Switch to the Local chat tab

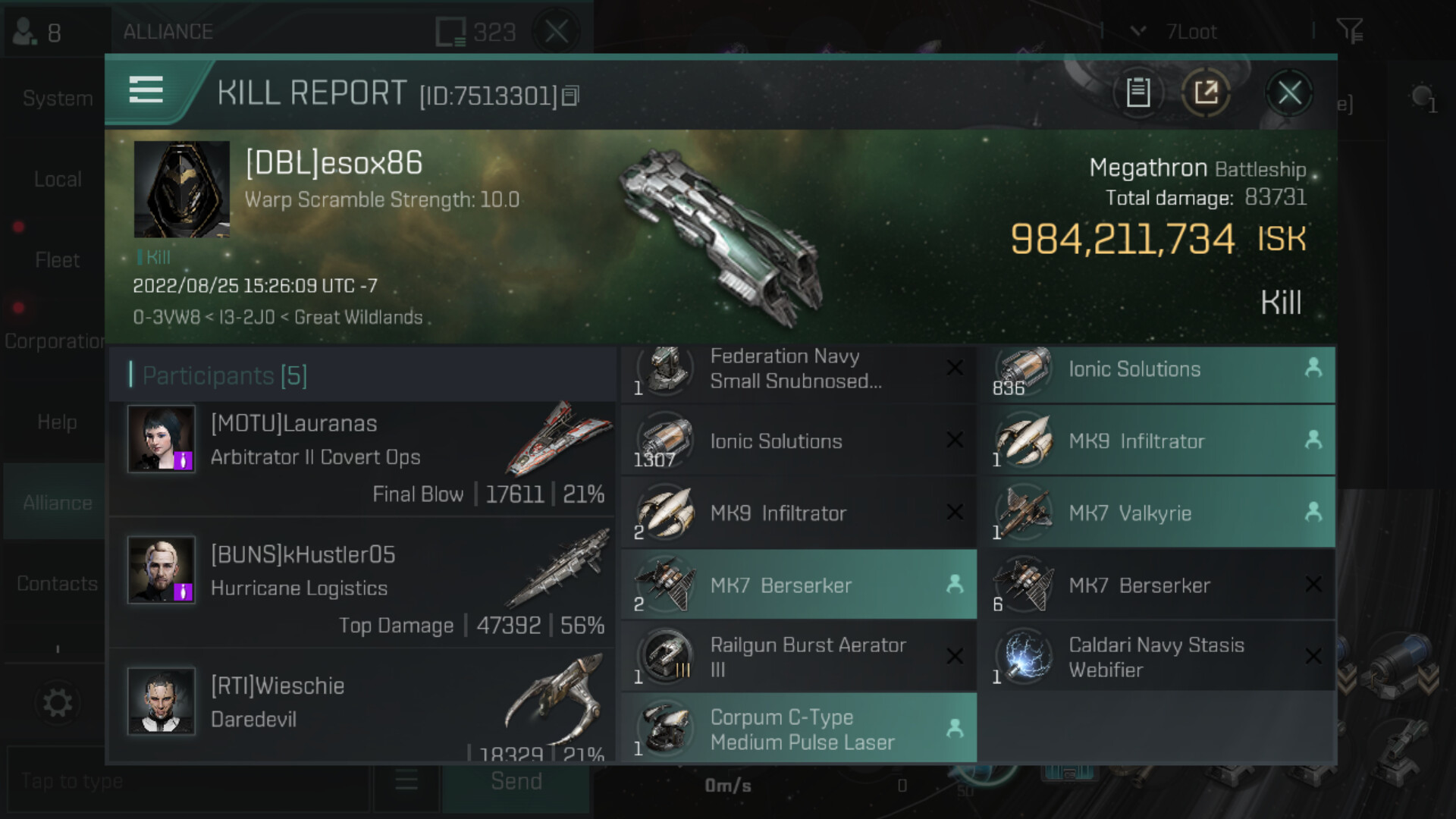coord(58,180)
